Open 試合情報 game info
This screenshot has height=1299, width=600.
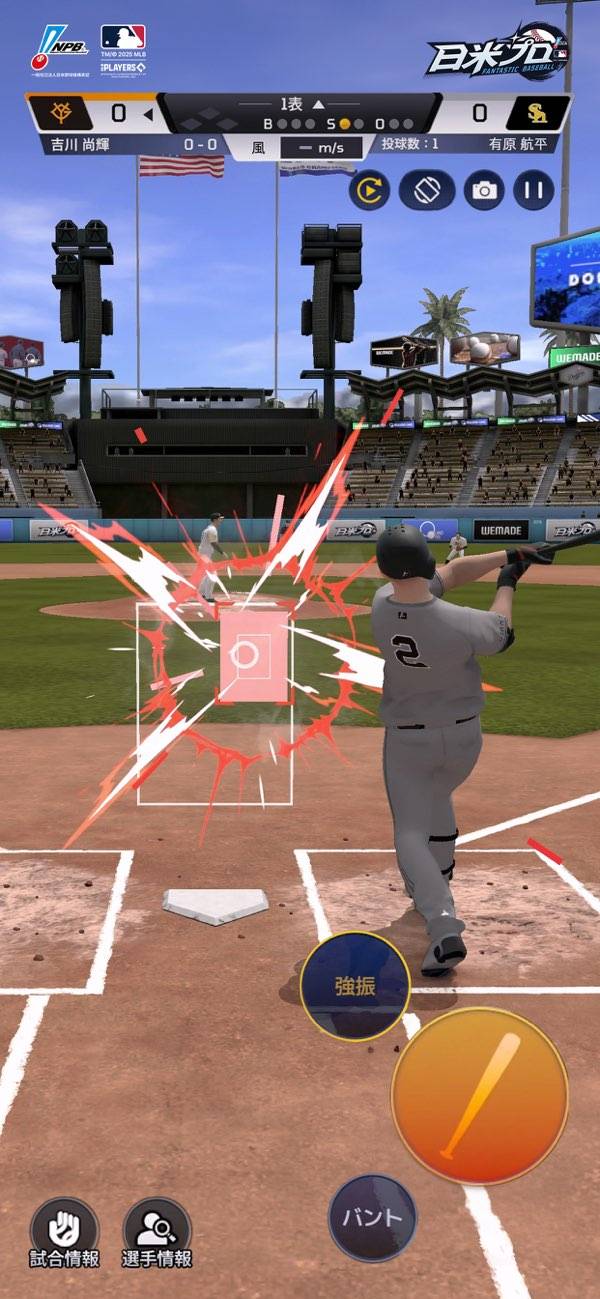coord(64,1232)
